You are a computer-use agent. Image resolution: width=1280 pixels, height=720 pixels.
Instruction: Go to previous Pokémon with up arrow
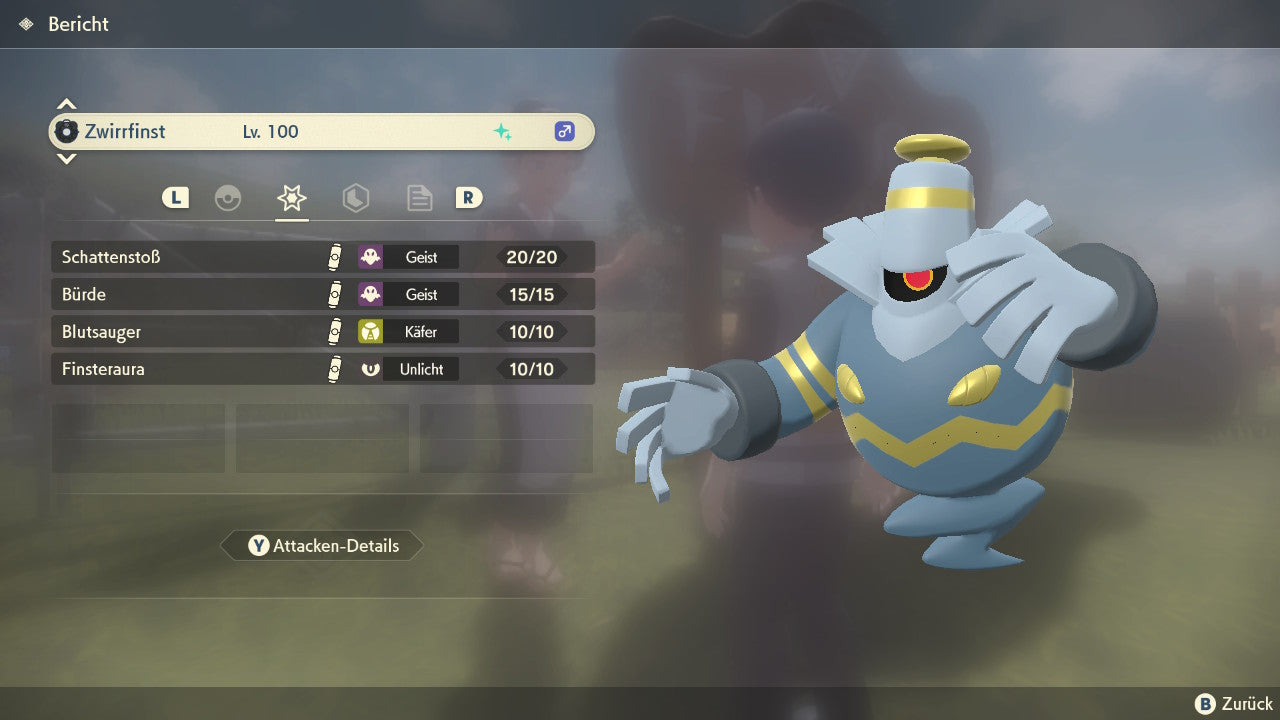pyautogui.click(x=66, y=104)
